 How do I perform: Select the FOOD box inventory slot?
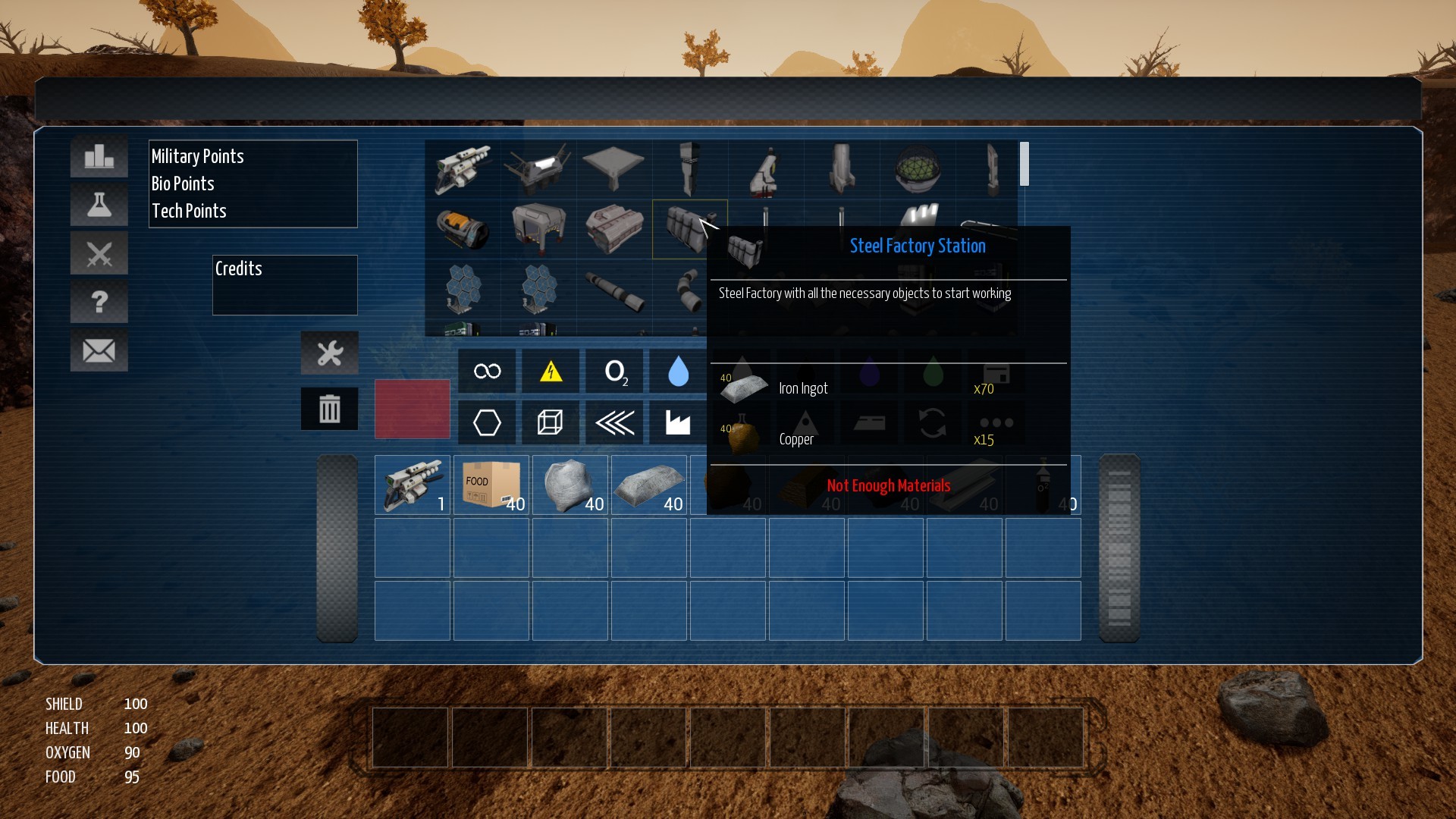491,485
